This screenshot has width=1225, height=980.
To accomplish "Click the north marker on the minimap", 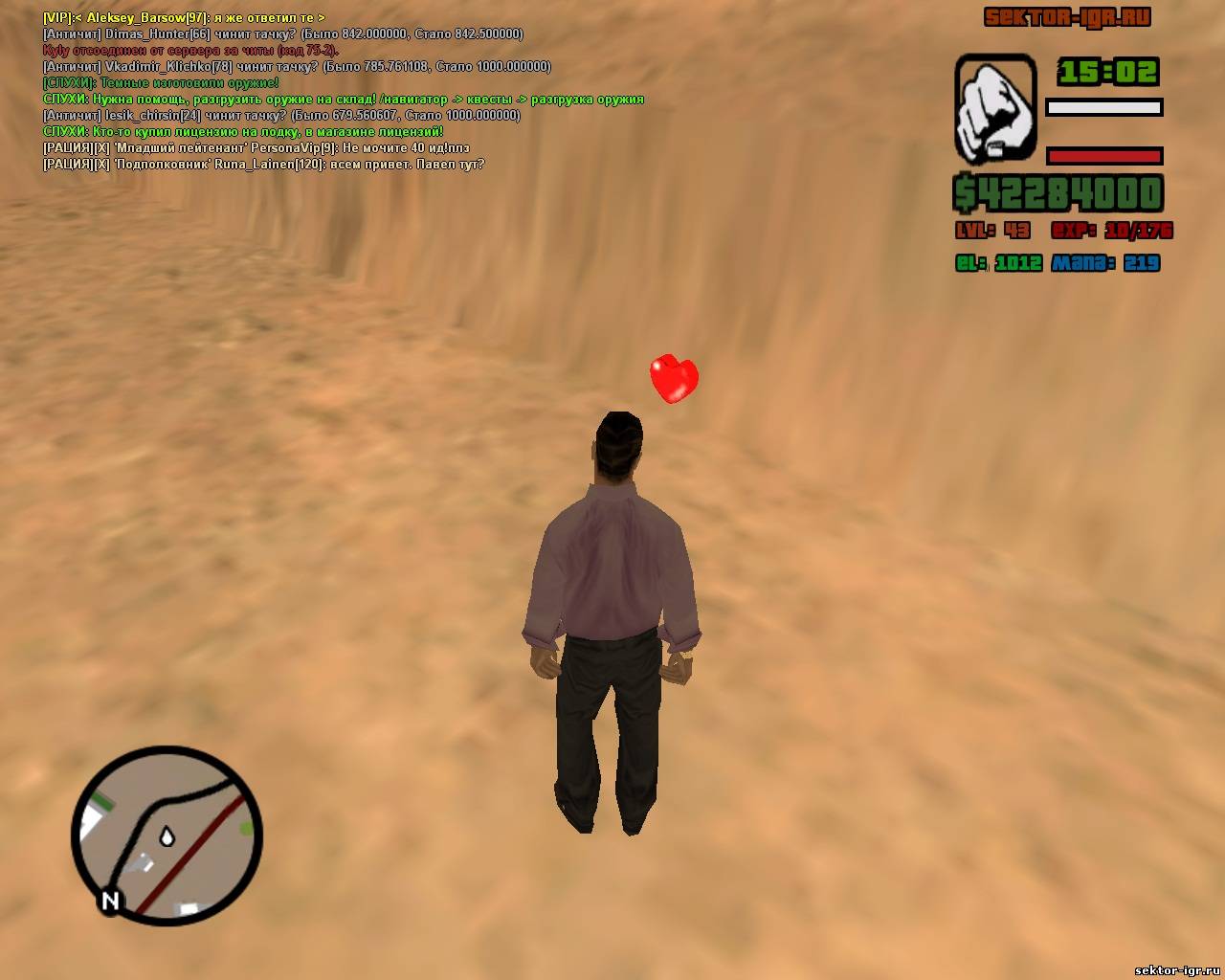I will coord(110,901).
